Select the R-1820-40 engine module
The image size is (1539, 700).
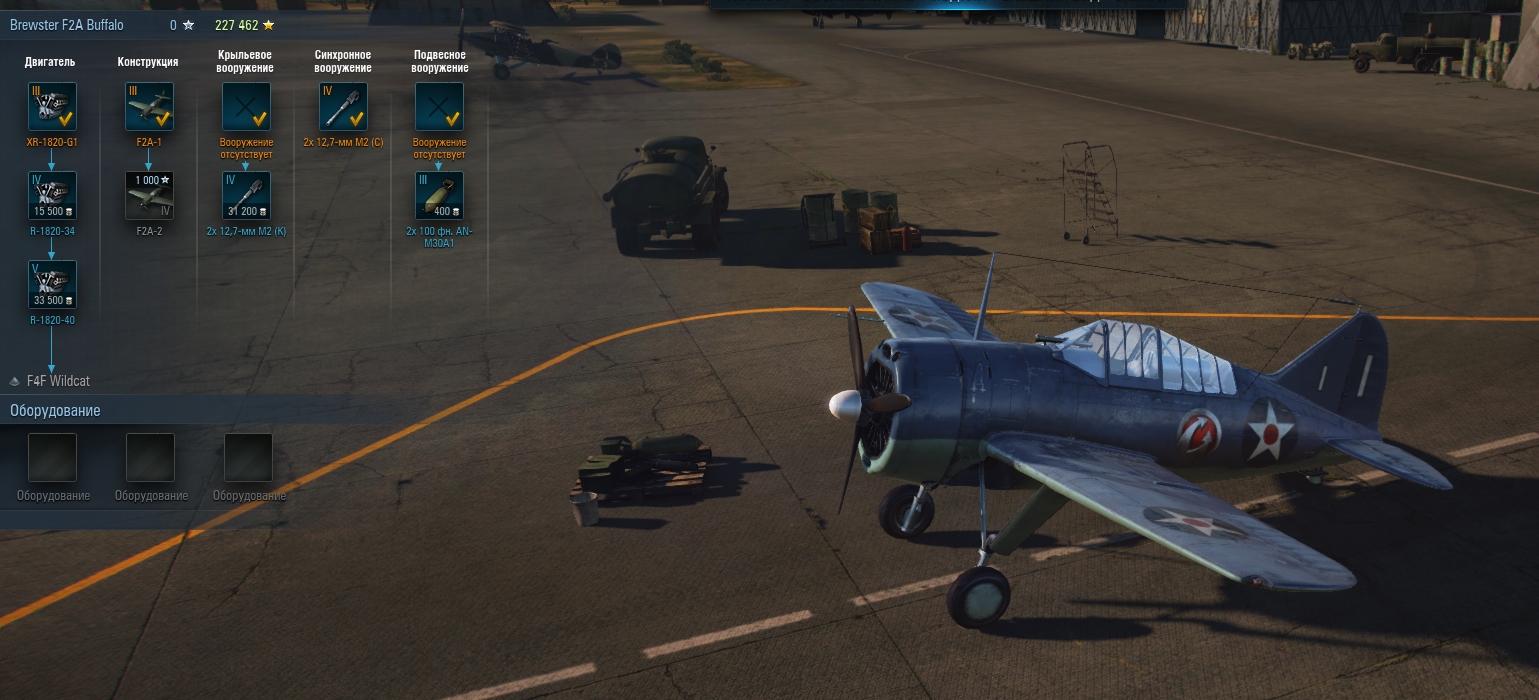[52, 285]
